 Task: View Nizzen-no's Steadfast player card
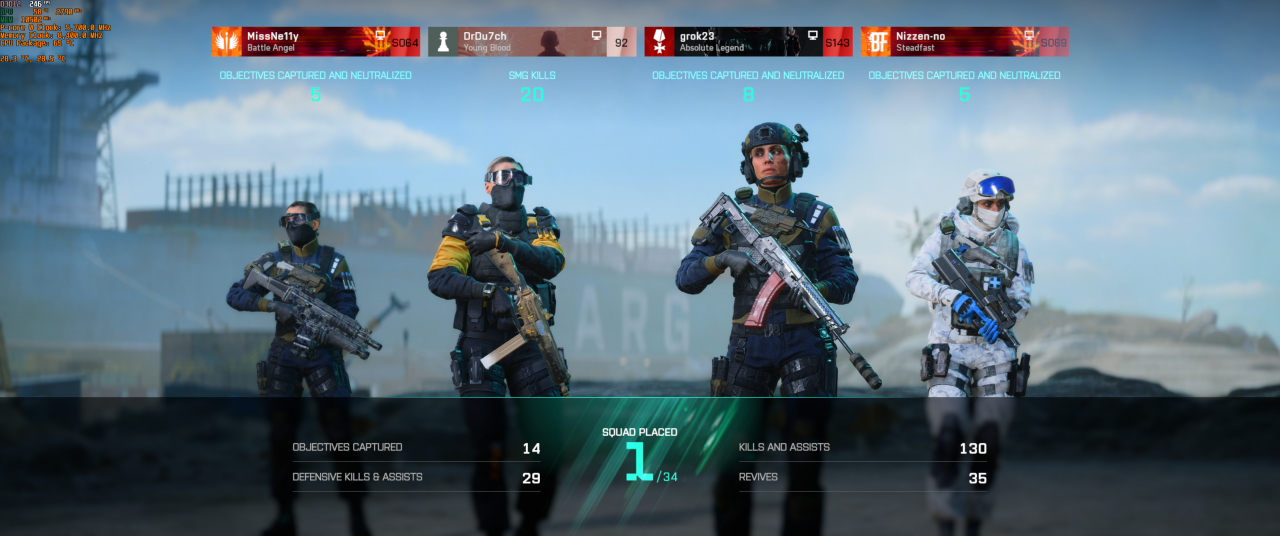pos(964,41)
